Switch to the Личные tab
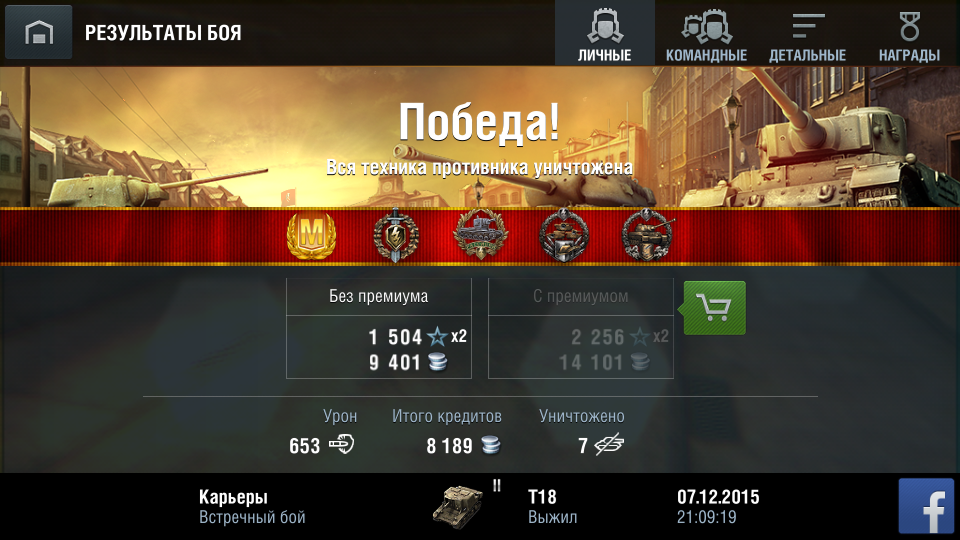 pos(605,33)
